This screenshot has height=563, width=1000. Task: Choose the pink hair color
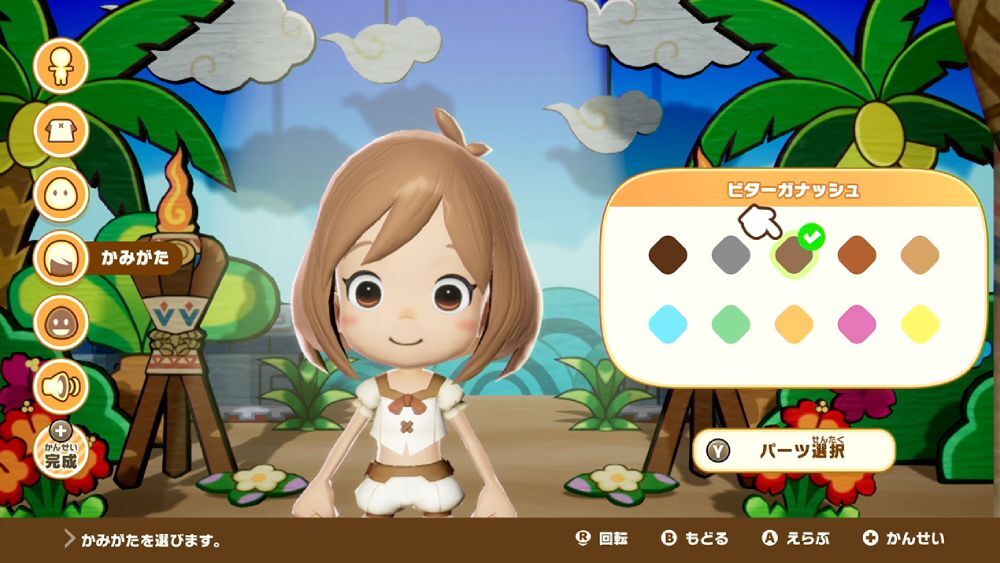pyautogui.click(x=857, y=324)
